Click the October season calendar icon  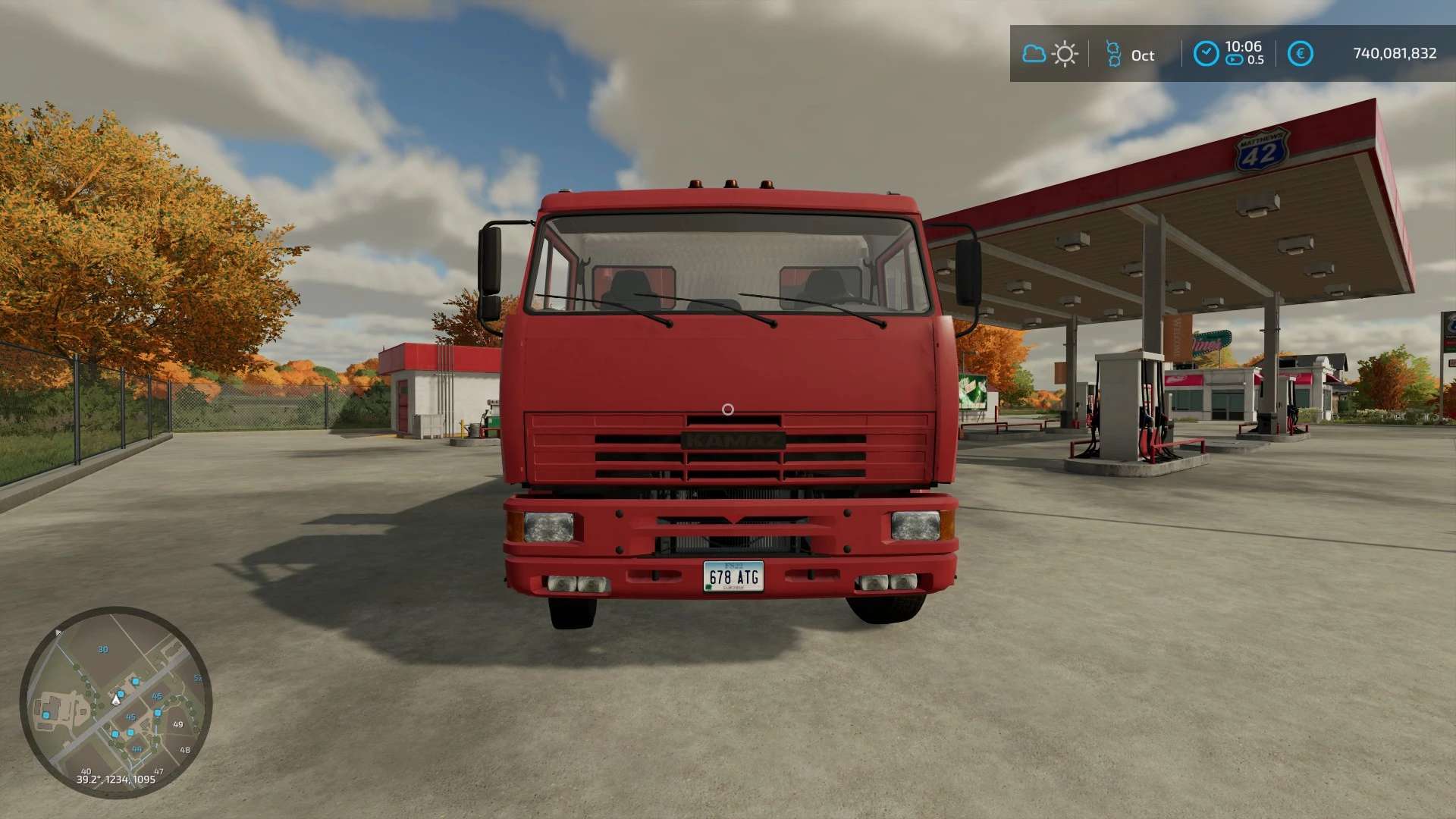(x=1113, y=54)
